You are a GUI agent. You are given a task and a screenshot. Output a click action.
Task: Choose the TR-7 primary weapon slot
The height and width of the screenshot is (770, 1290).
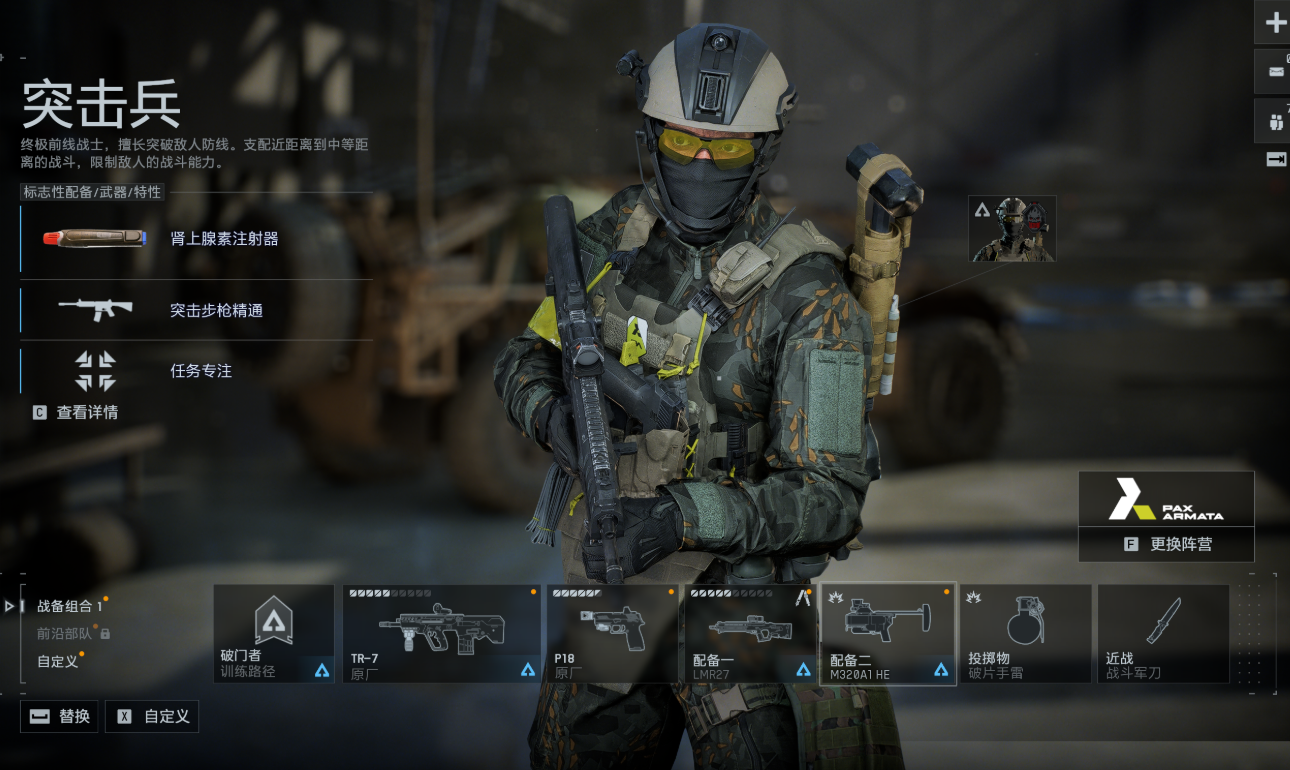click(441, 633)
